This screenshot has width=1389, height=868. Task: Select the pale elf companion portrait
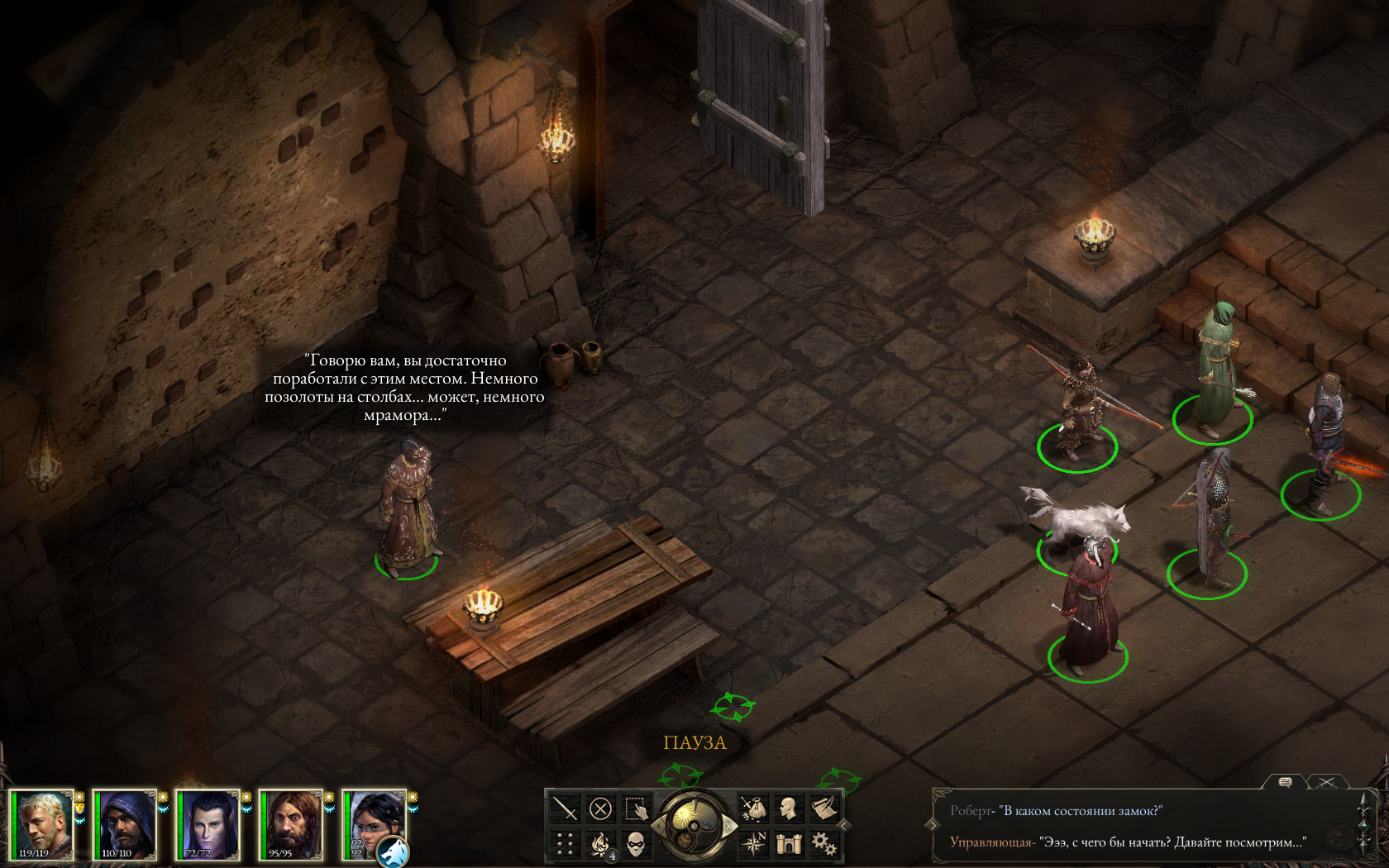tap(208, 824)
